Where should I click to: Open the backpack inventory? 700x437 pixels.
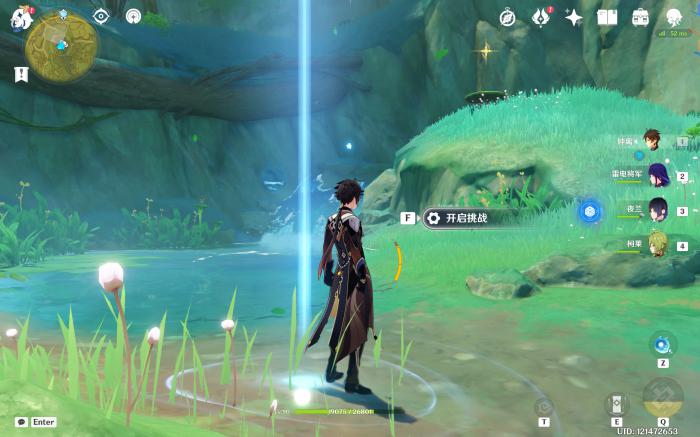640,17
